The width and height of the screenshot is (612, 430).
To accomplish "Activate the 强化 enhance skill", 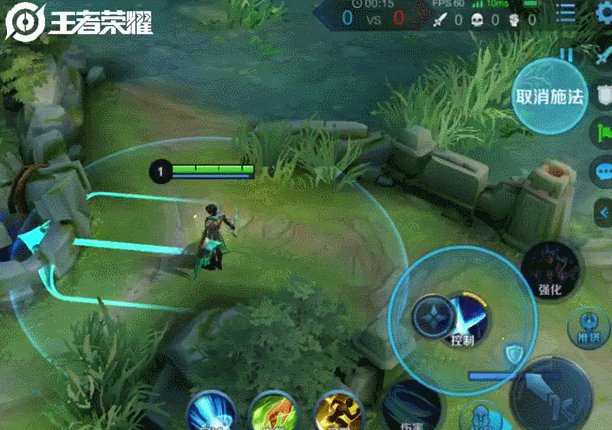I will 550,270.
